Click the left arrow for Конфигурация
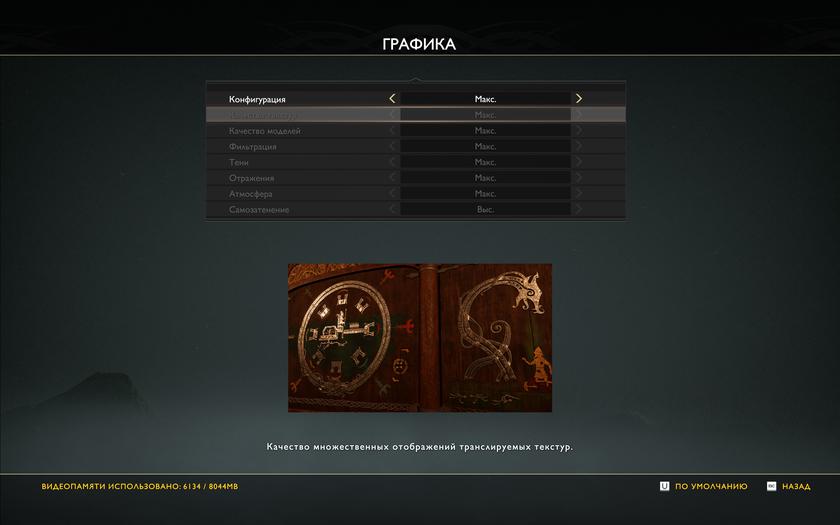 (x=392, y=99)
